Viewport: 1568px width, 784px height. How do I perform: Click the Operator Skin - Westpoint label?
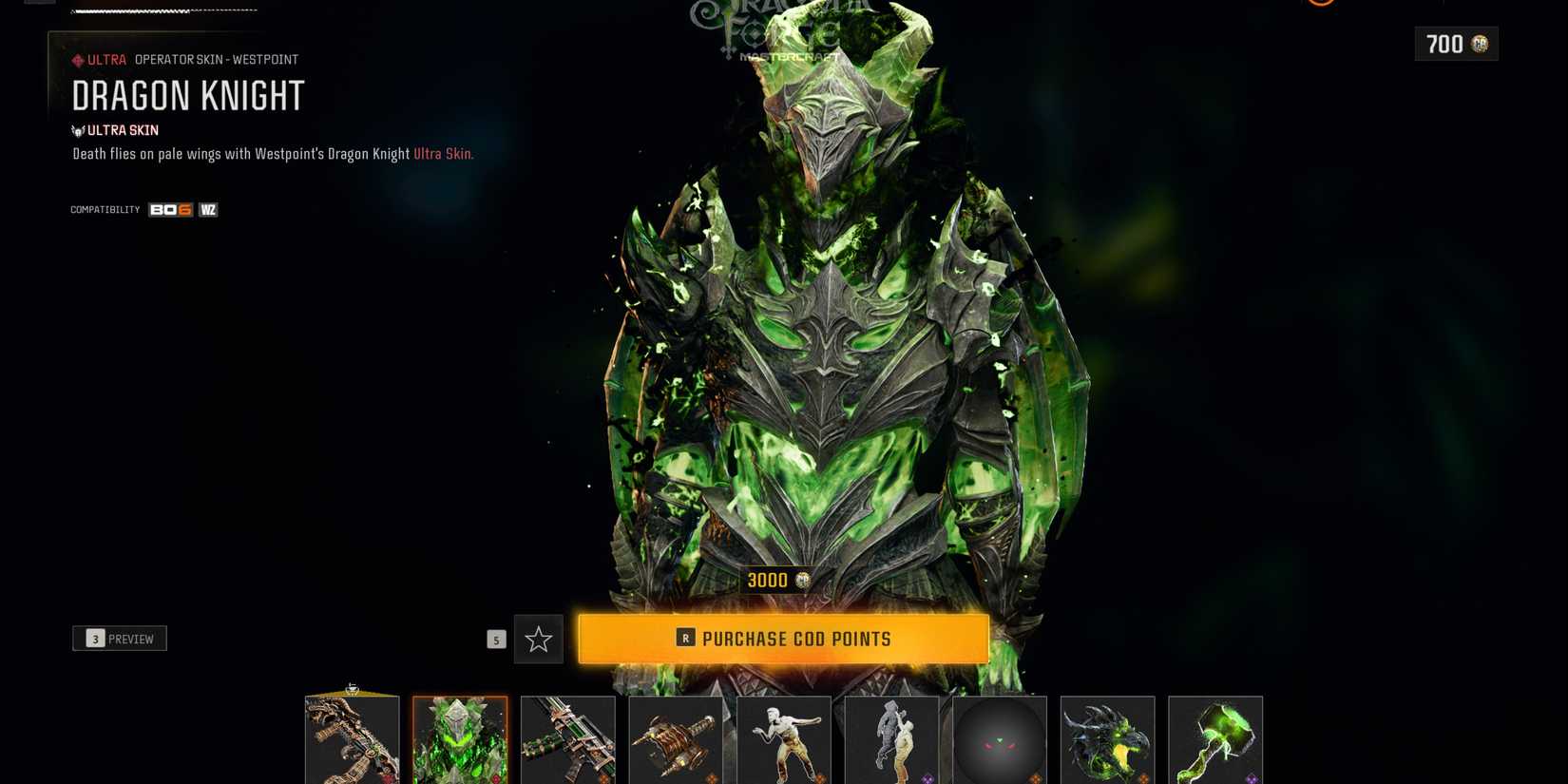click(x=217, y=59)
